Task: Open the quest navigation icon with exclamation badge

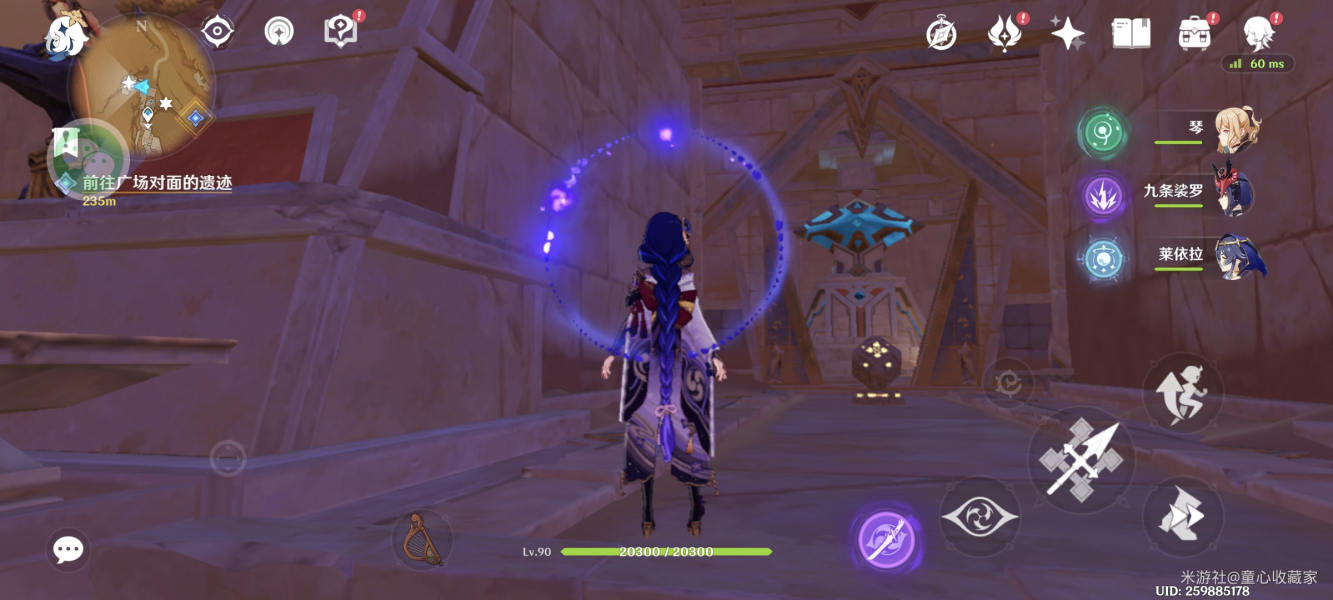Action: tap(340, 31)
